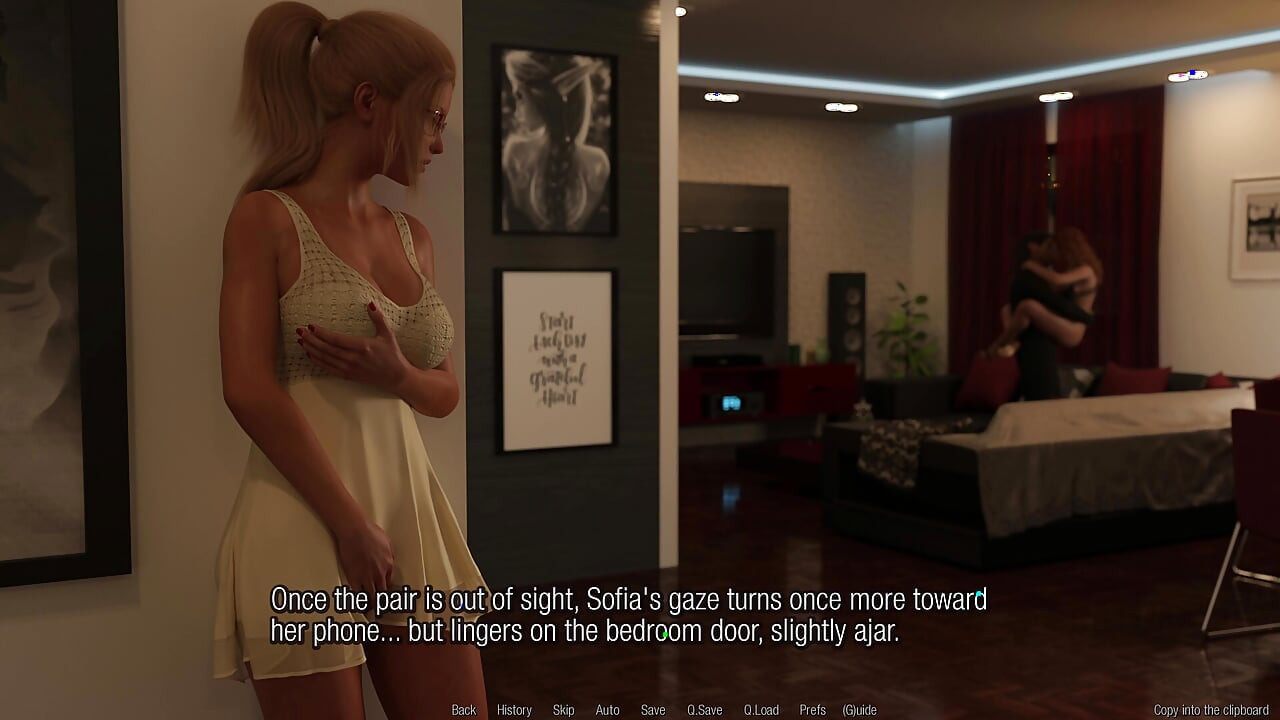This screenshot has width=1280, height=720.
Task: Quick save with Q.Save
Action: 704,710
